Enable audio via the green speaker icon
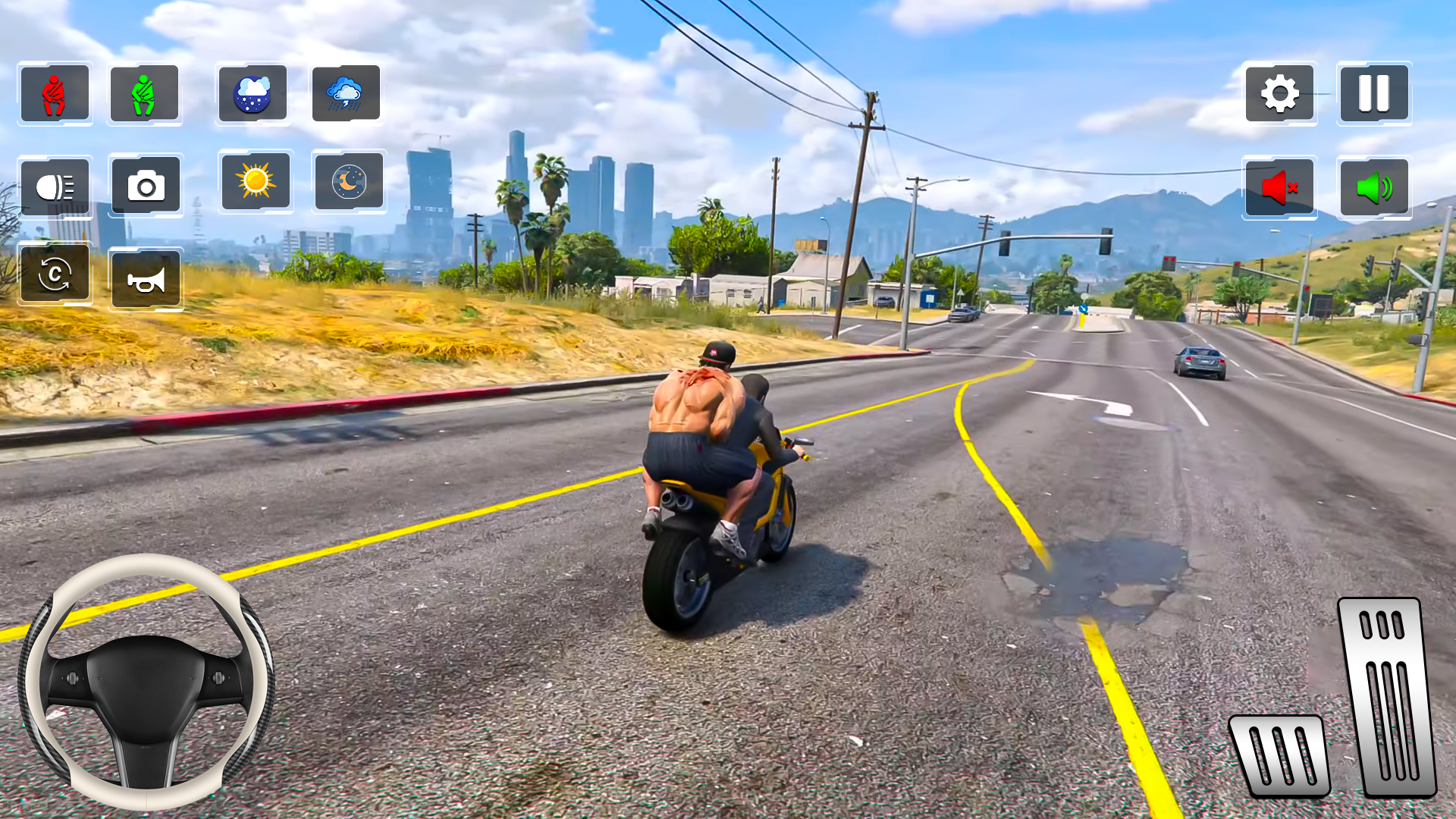Screen dimensions: 1456x819 [x=1374, y=187]
